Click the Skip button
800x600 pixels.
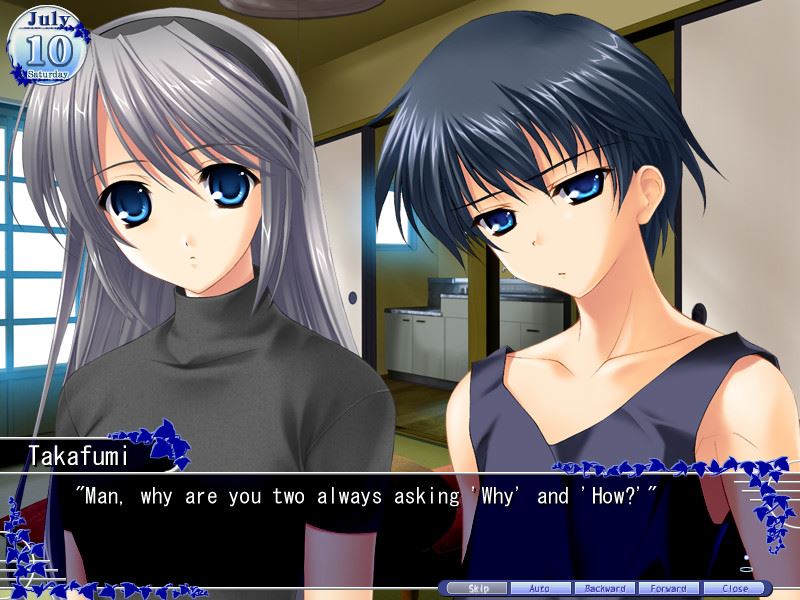click(477, 588)
